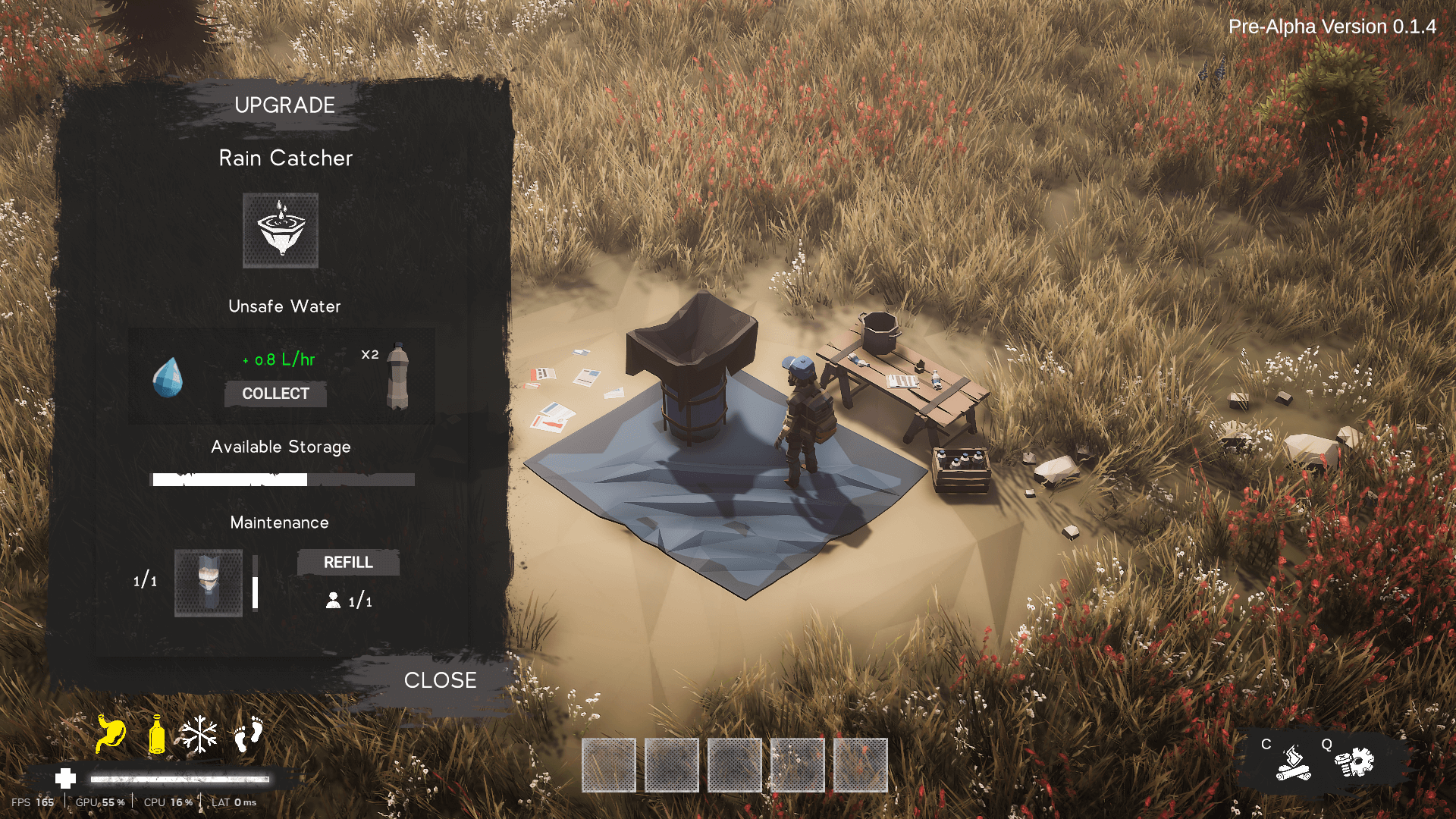Viewport: 1456px width, 819px height.
Task: Open the campfire crafting menu icon
Action: click(1293, 762)
